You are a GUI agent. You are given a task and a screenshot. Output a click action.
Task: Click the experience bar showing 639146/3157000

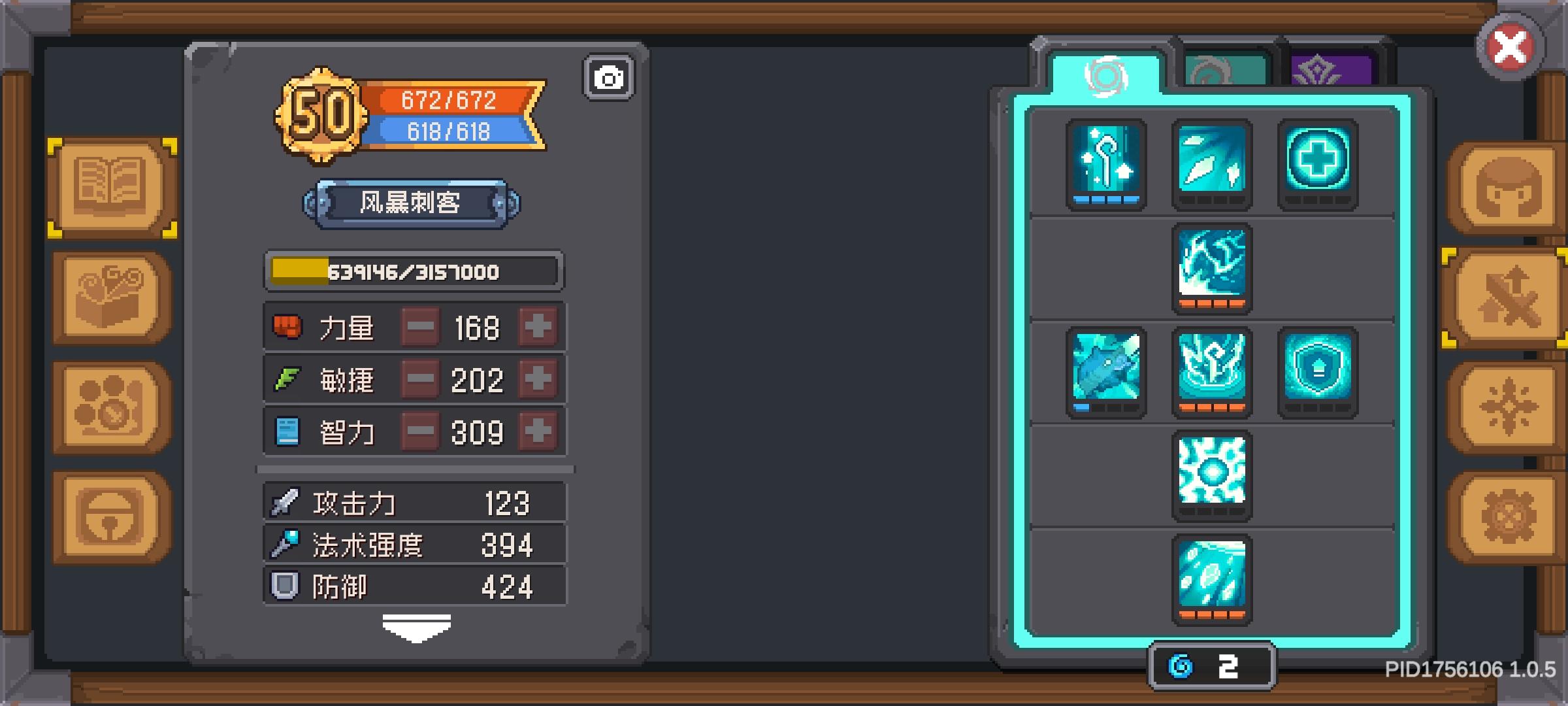click(413, 271)
